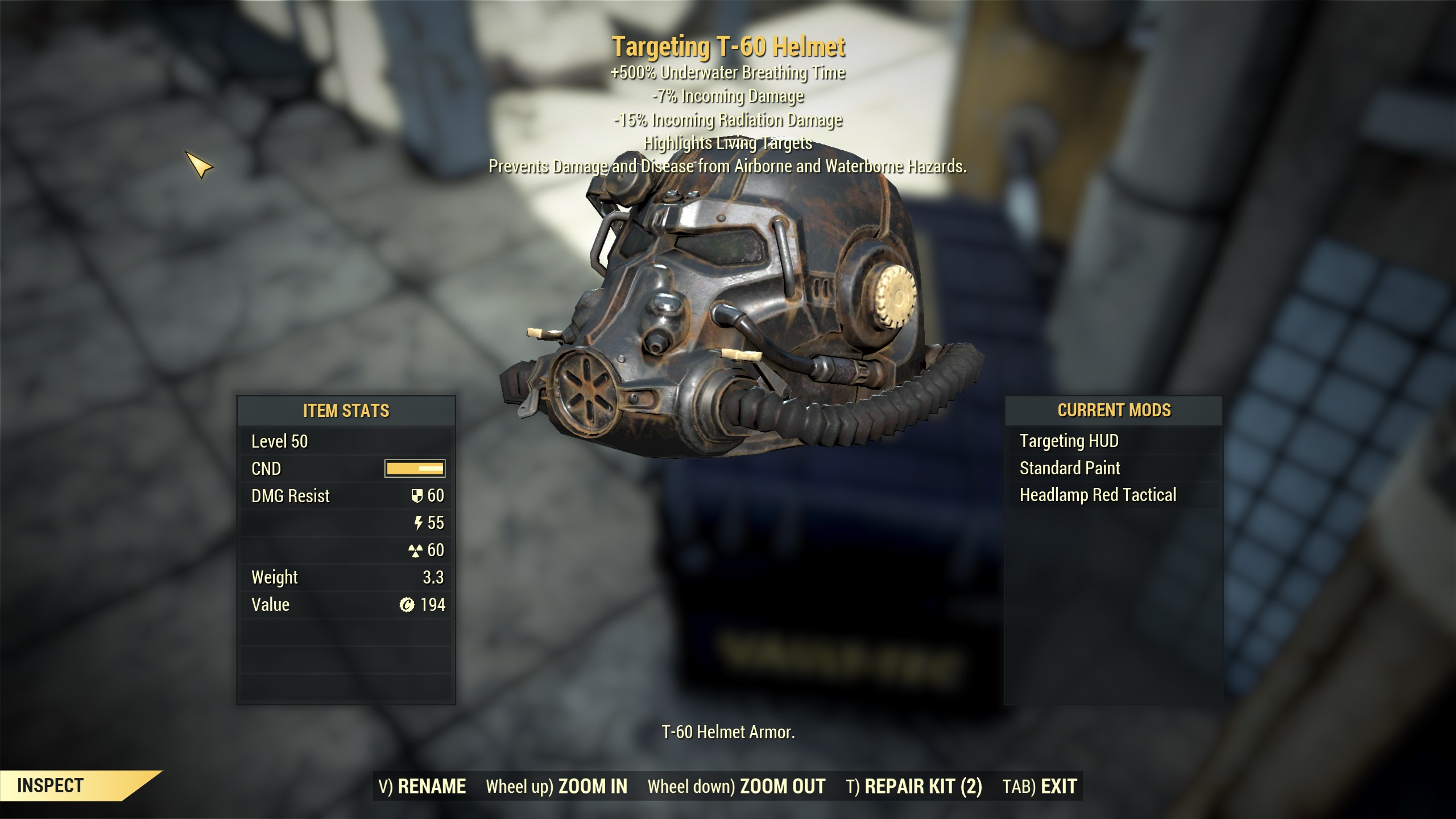Image resolution: width=1456 pixels, height=819 pixels.
Task: Select the Targeting HUD mod entry
Action: pyautogui.click(x=1069, y=441)
